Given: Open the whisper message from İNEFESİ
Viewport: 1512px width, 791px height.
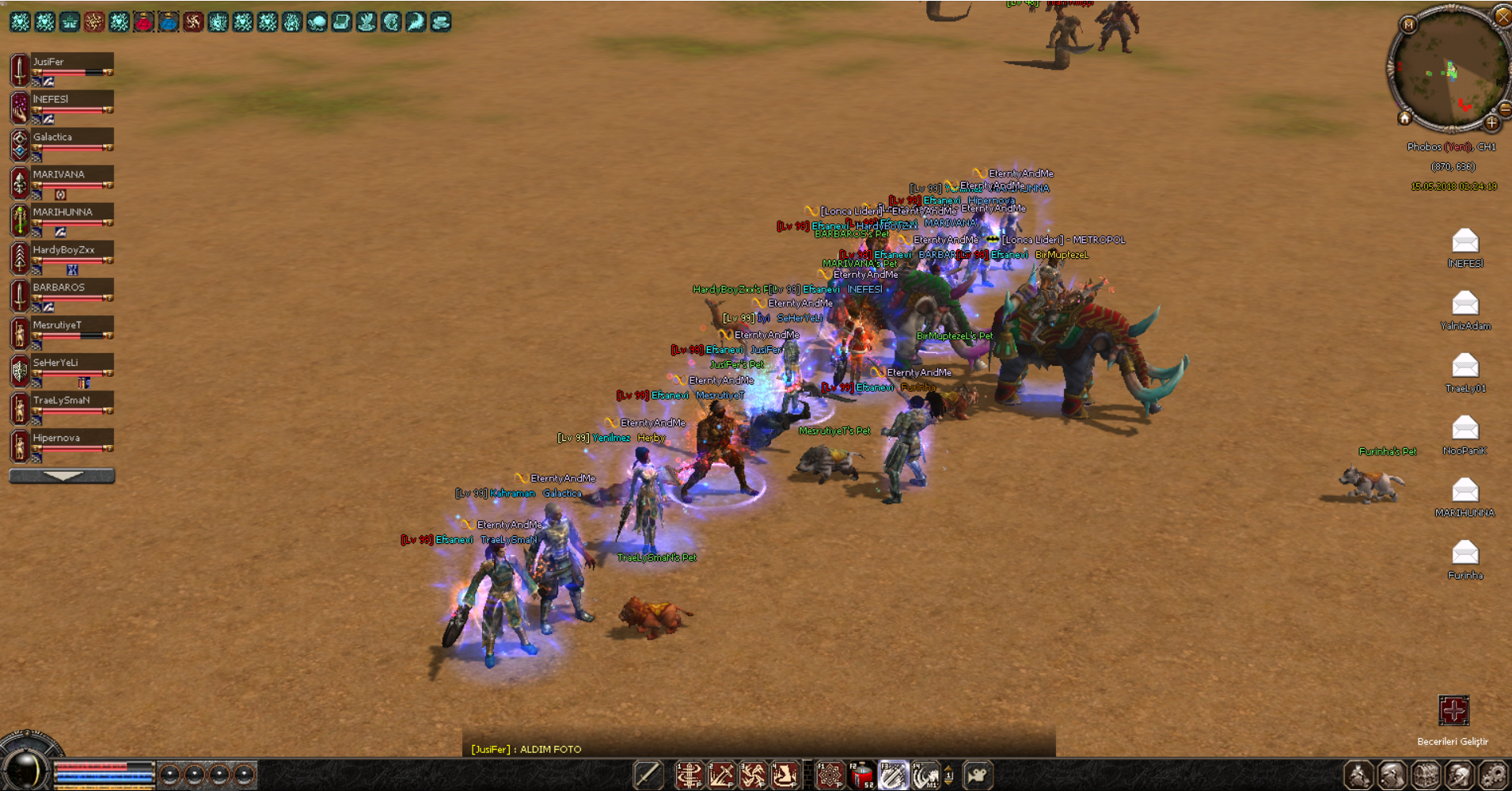Looking at the screenshot, I should tap(1465, 240).
